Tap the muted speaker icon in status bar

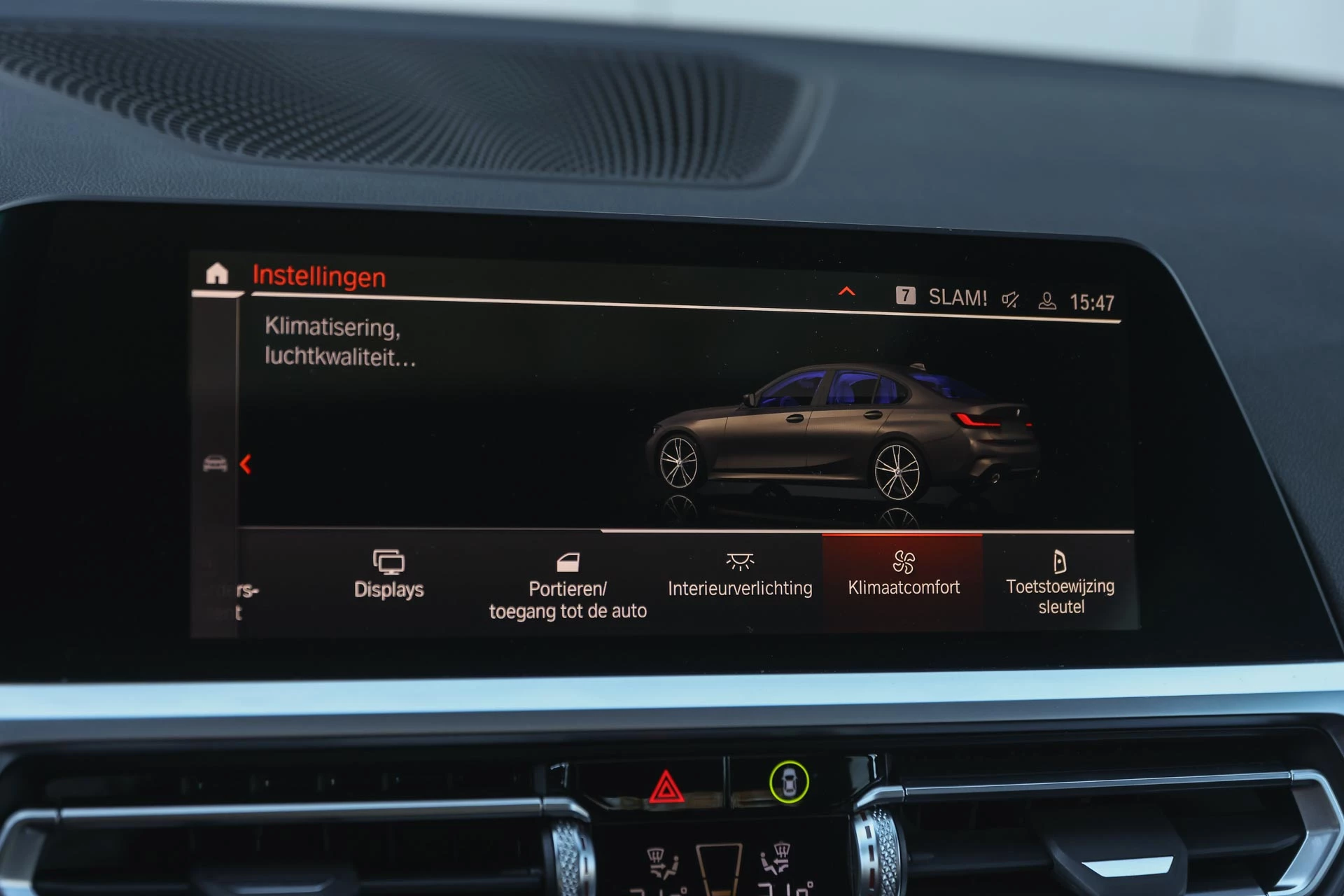click(1011, 297)
